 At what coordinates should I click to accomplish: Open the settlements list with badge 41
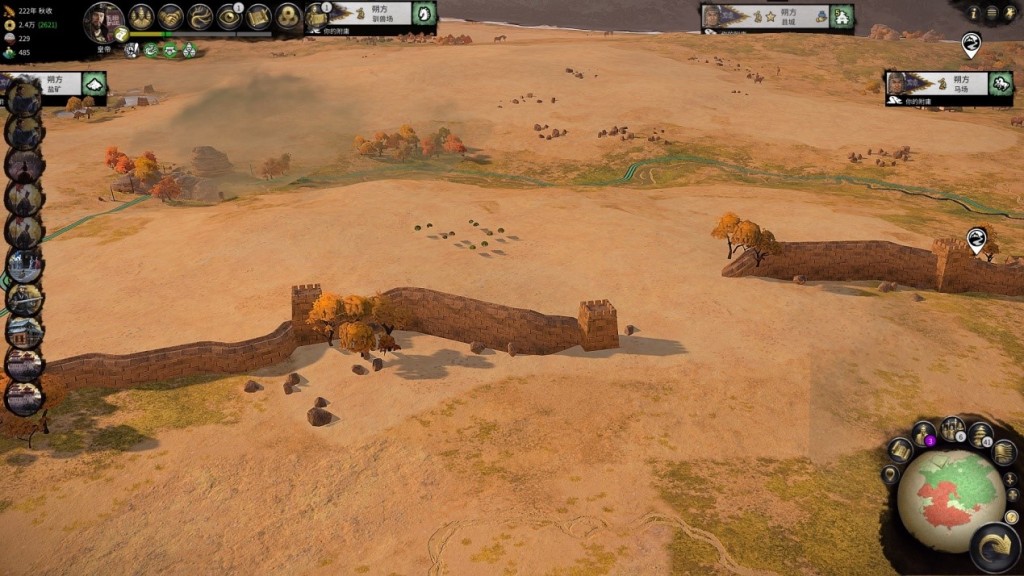click(980, 435)
